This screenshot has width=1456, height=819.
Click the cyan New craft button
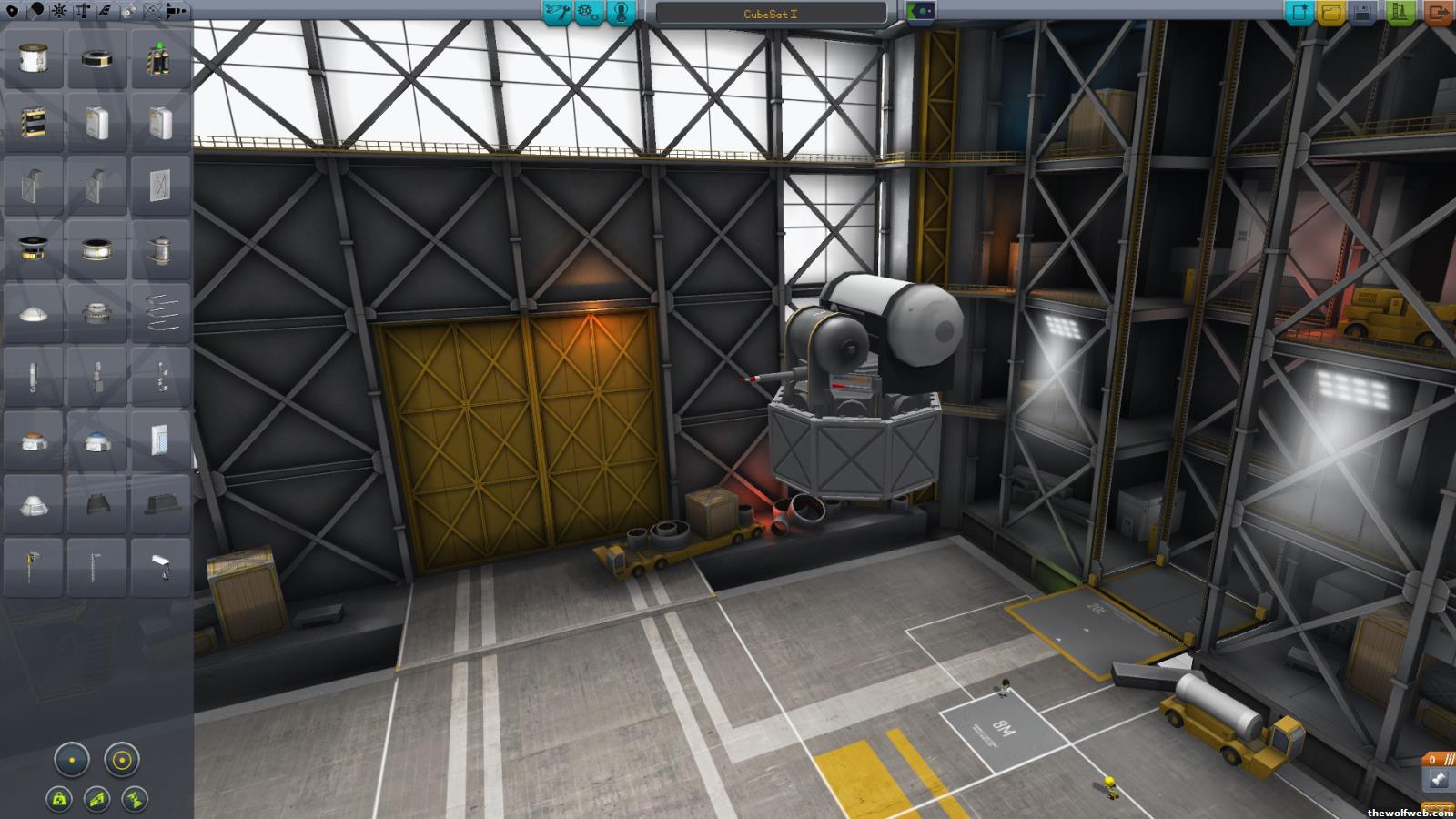click(1299, 13)
